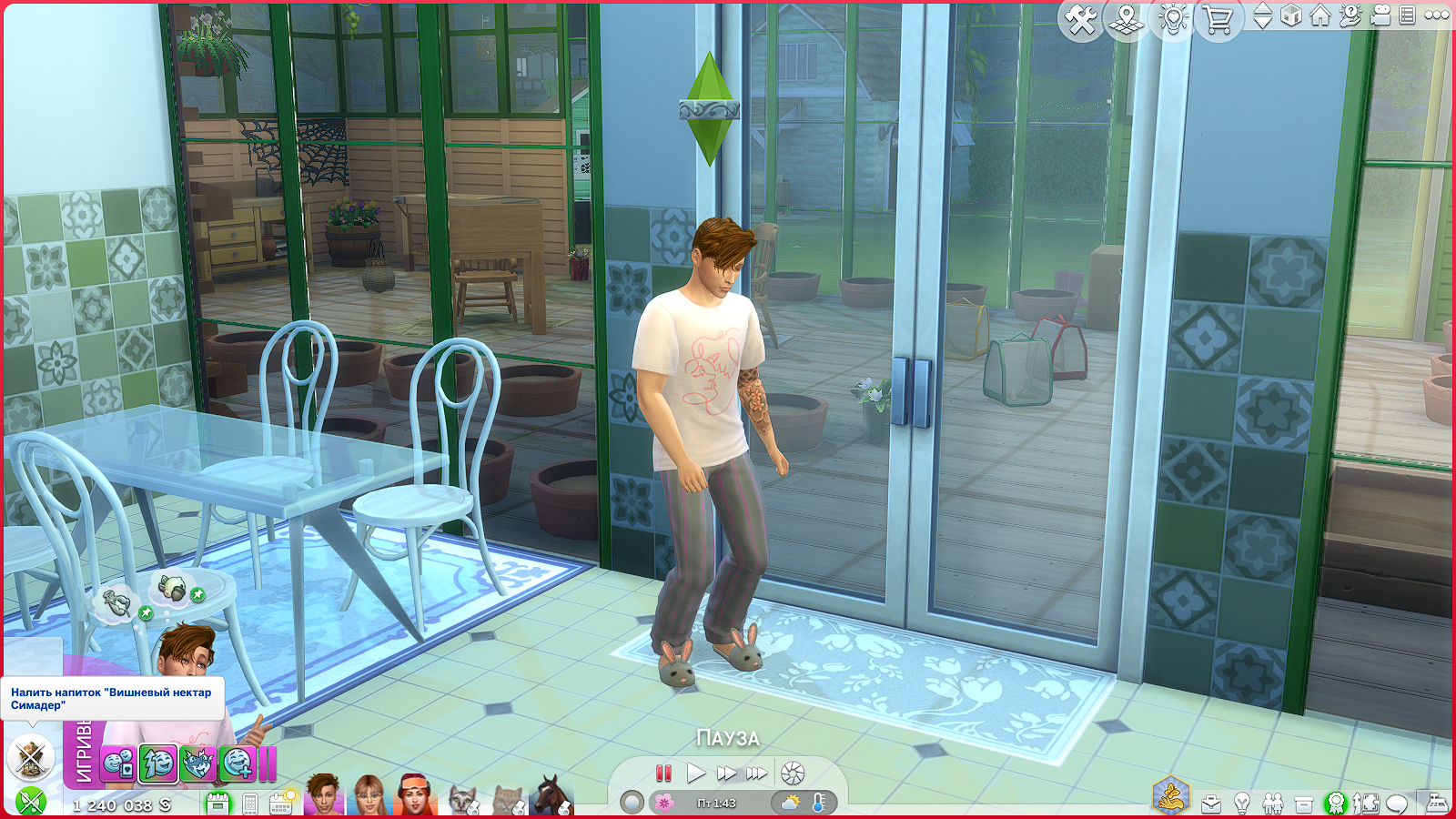Click the weather forecast cloud and sun icon
1456x819 pixels.
[790, 803]
